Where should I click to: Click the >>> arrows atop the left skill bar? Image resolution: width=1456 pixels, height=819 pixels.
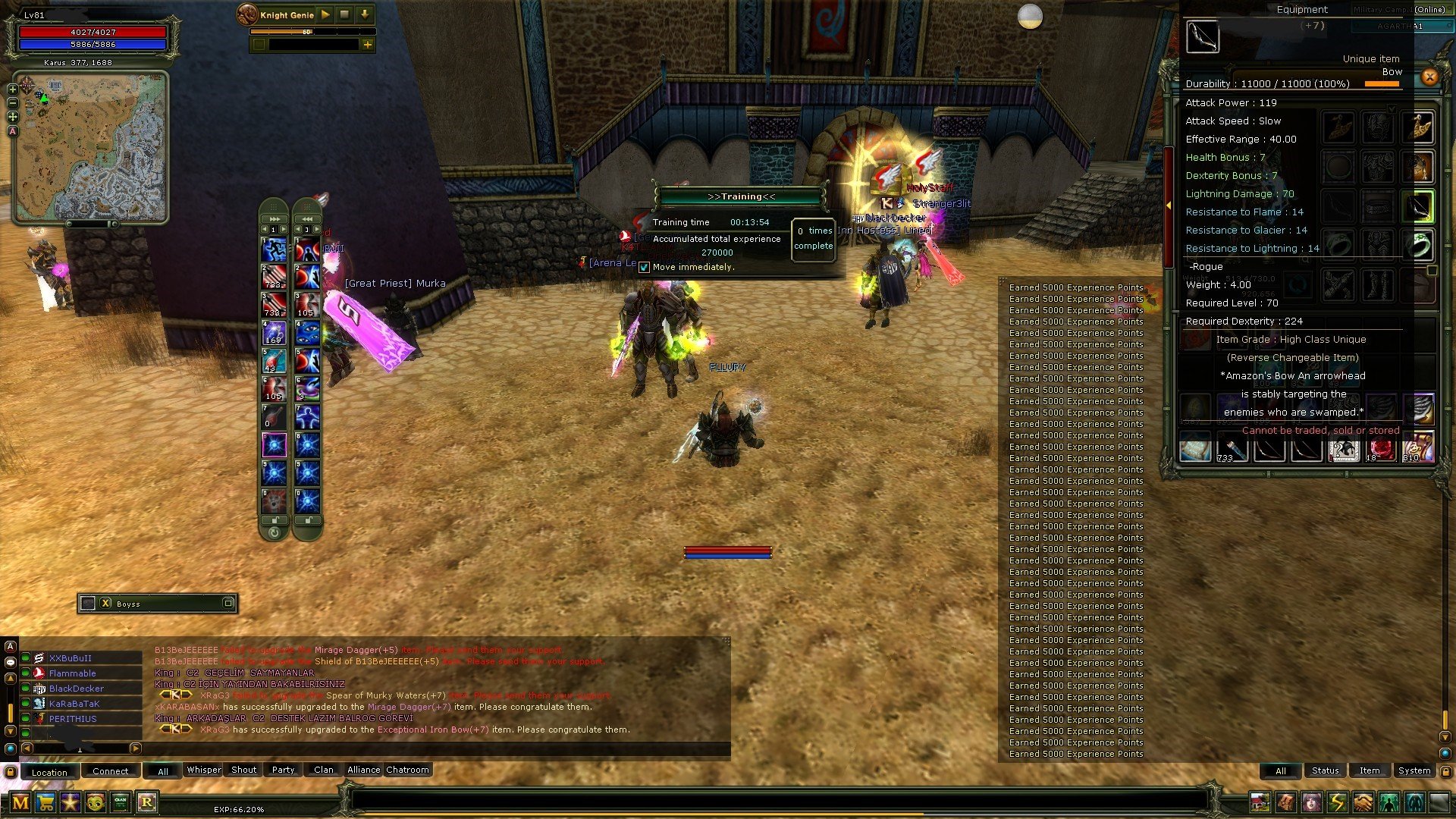pyautogui.click(x=274, y=218)
